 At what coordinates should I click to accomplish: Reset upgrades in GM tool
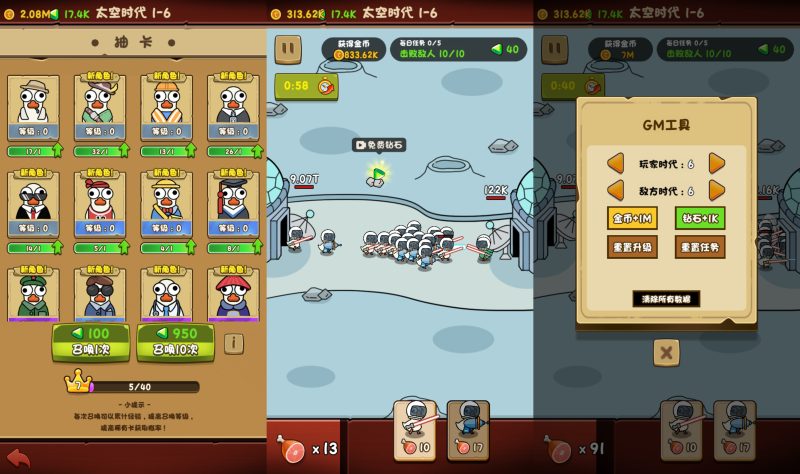(632, 247)
